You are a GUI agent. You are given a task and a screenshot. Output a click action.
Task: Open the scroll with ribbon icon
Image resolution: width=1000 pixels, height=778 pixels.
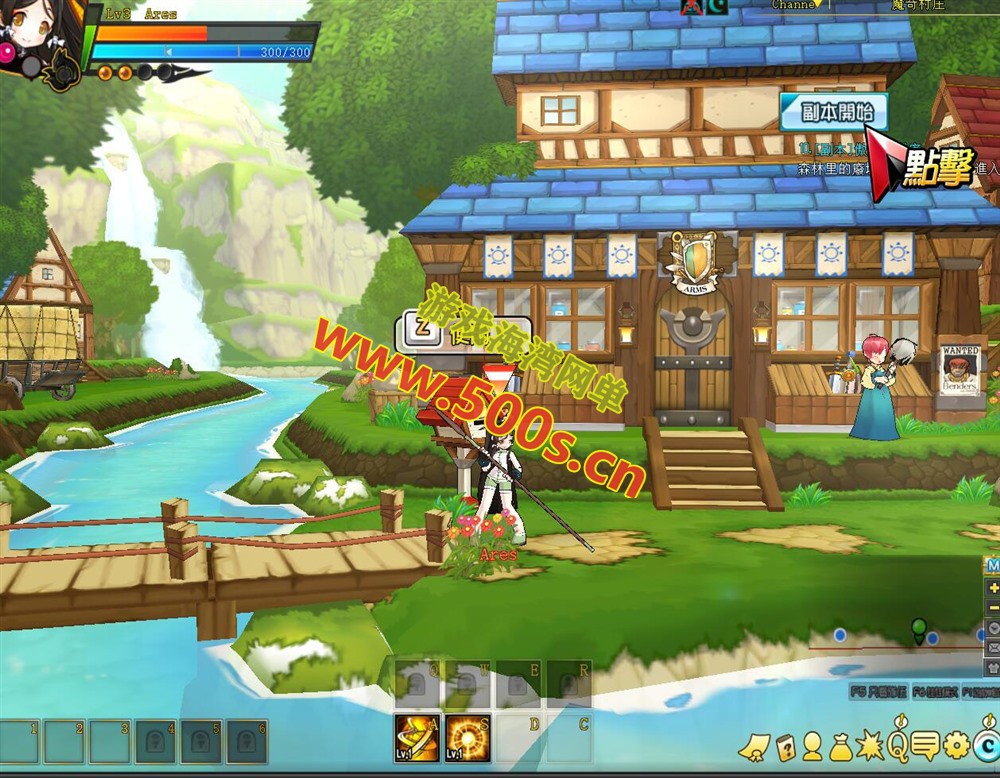pyautogui.click(x=756, y=746)
